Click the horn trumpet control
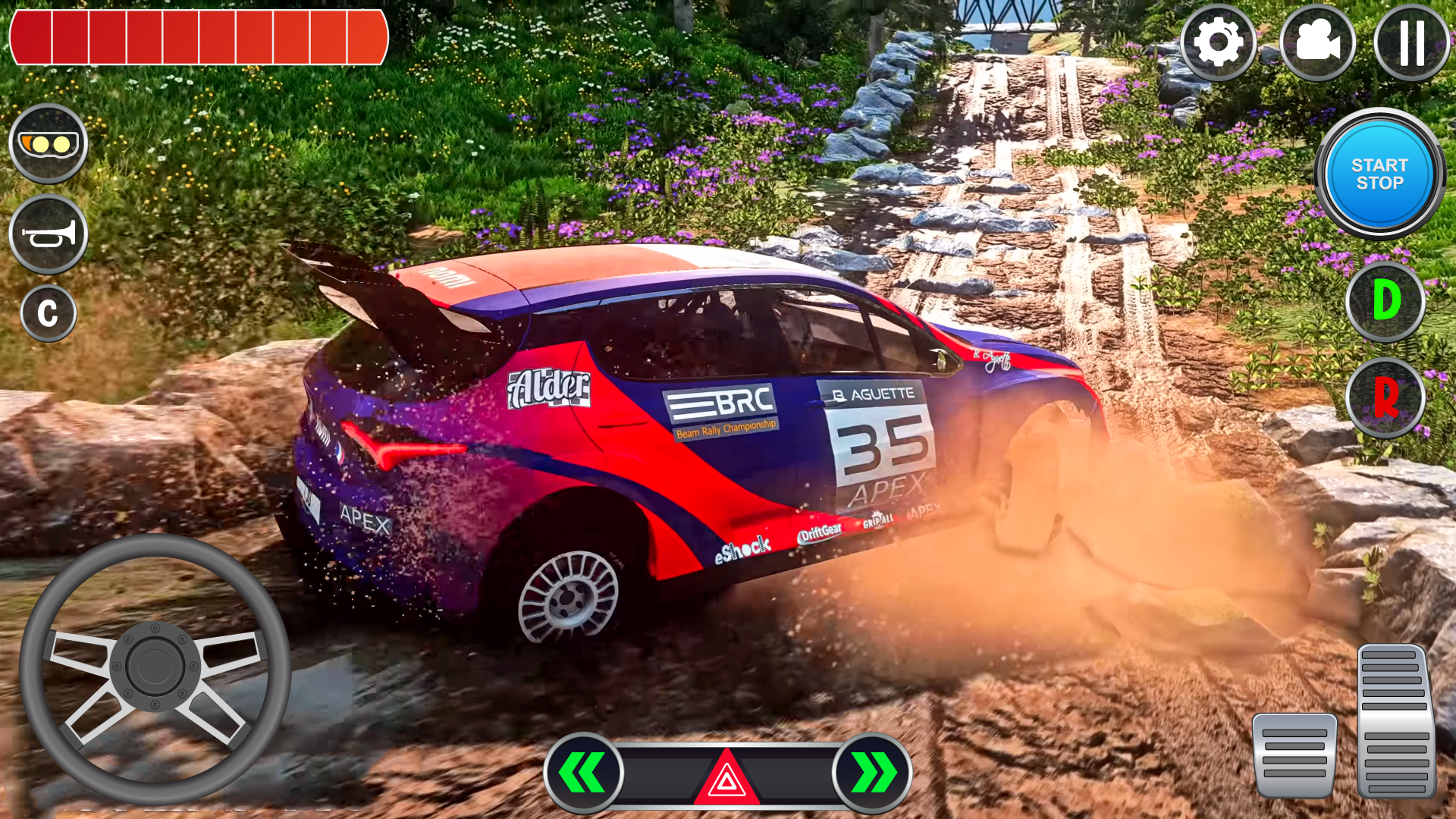This screenshot has height=819, width=1456. pos(47,234)
